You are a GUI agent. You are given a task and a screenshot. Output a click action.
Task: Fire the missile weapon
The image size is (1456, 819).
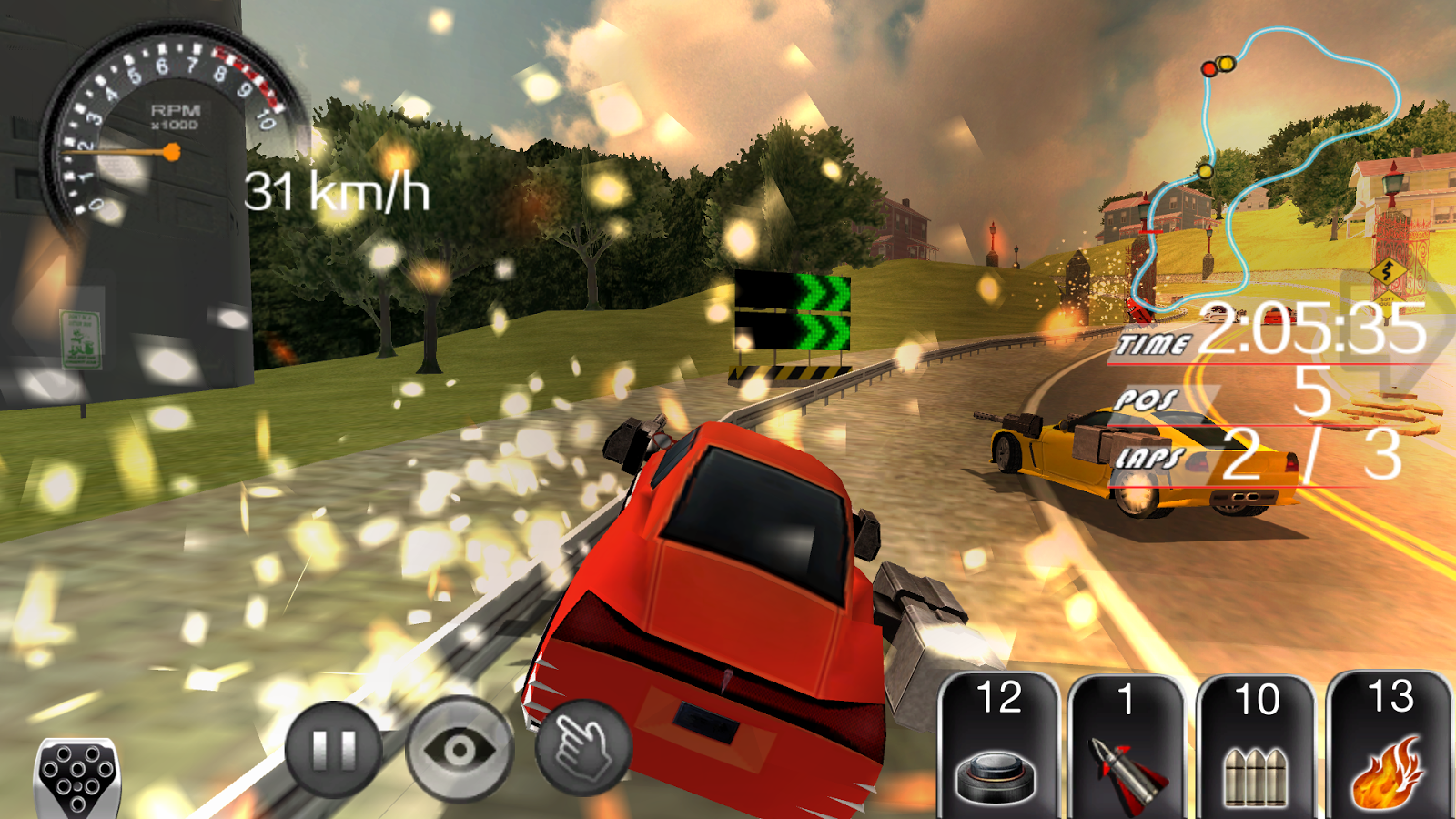click(x=1127, y=746)
